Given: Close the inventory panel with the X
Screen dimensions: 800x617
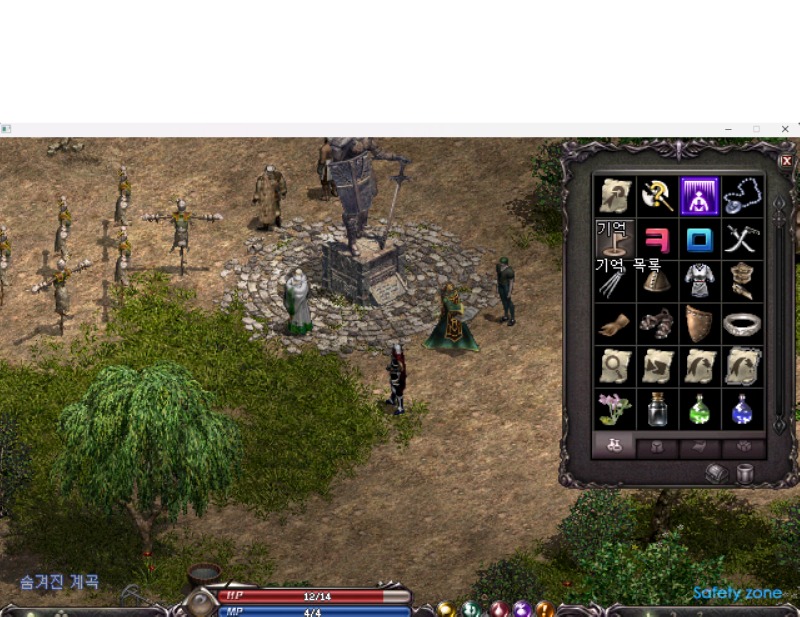Looking at the screenshot, I should point(786,160).
